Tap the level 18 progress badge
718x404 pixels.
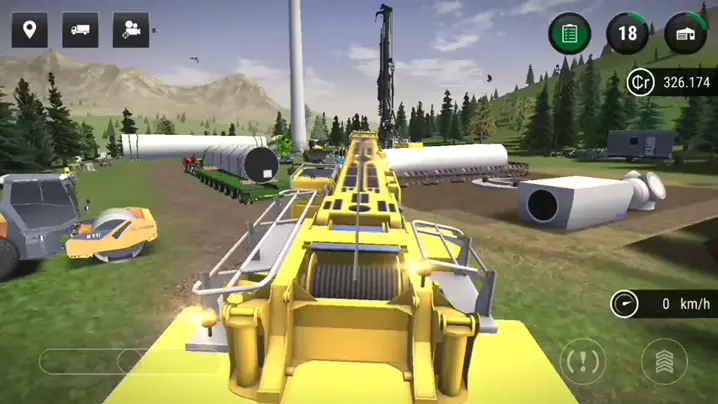coord(627,34)
